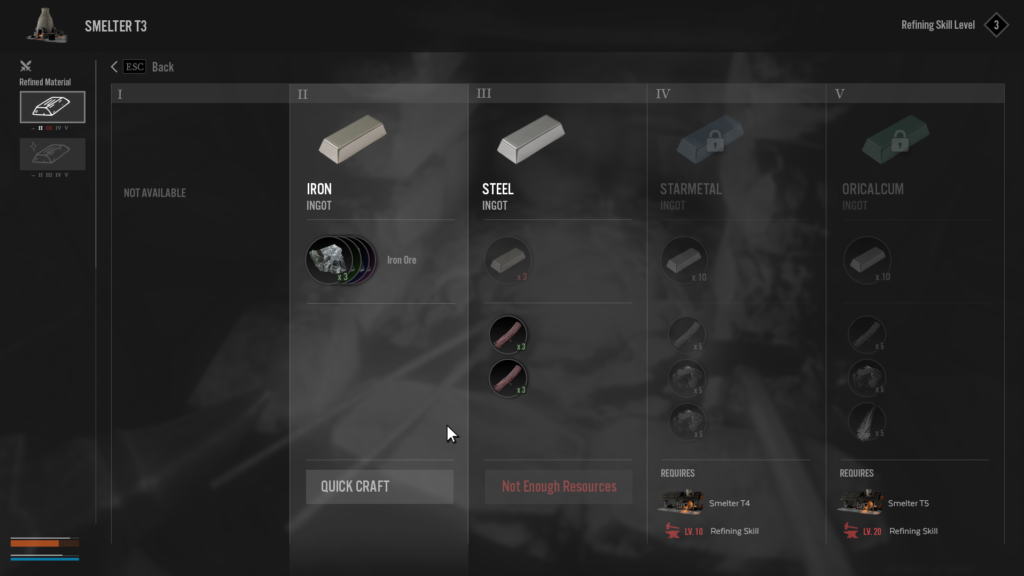
Task: Select the sparkling ingot category below Refined Material
Action: pyautogui.click(x=52, y=153)
